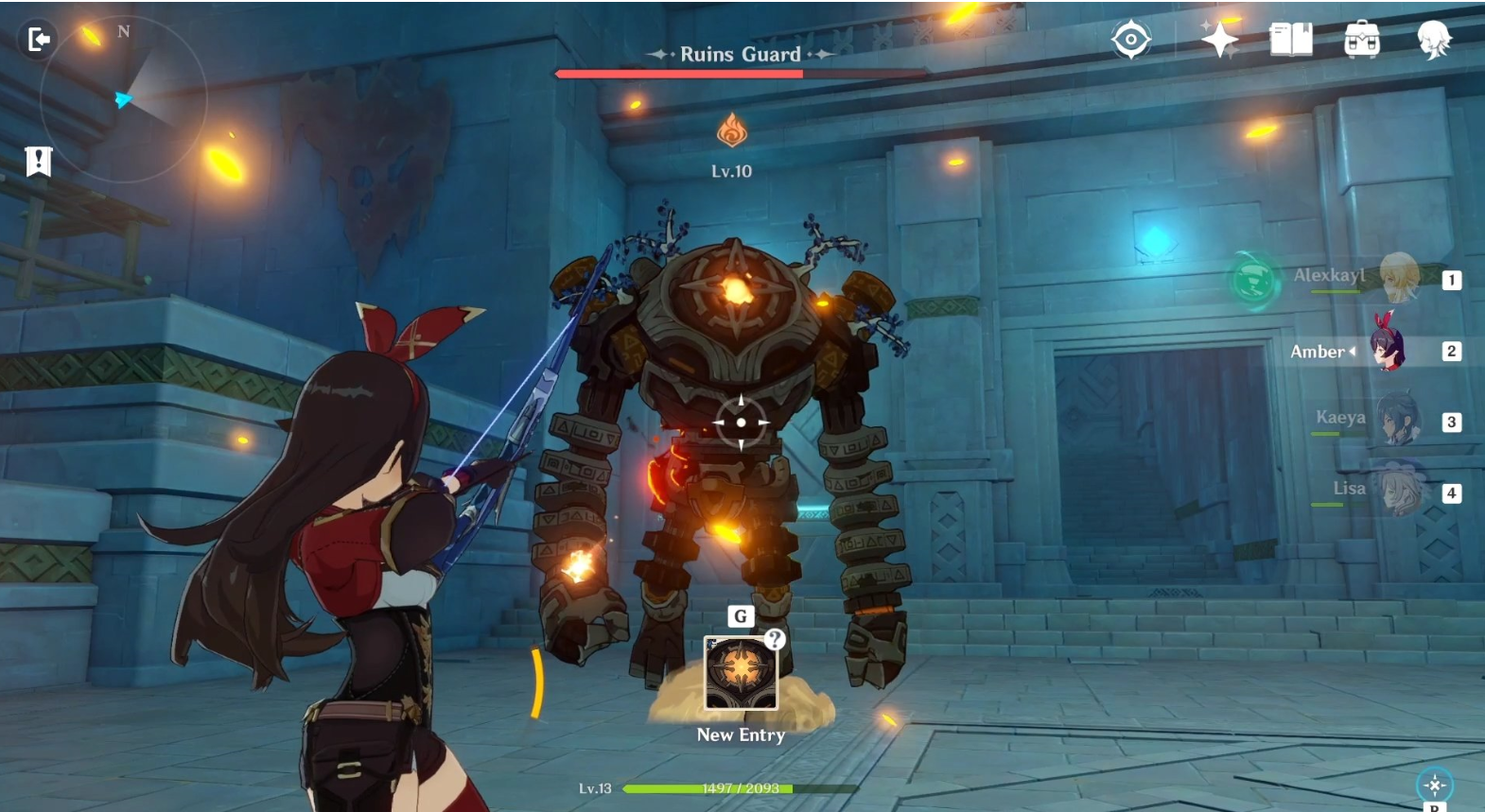Image resolution: width=1485 pixels, height=812 pixels.
Task: Open the inventory backpack icon
Action: click(1362, 40)
